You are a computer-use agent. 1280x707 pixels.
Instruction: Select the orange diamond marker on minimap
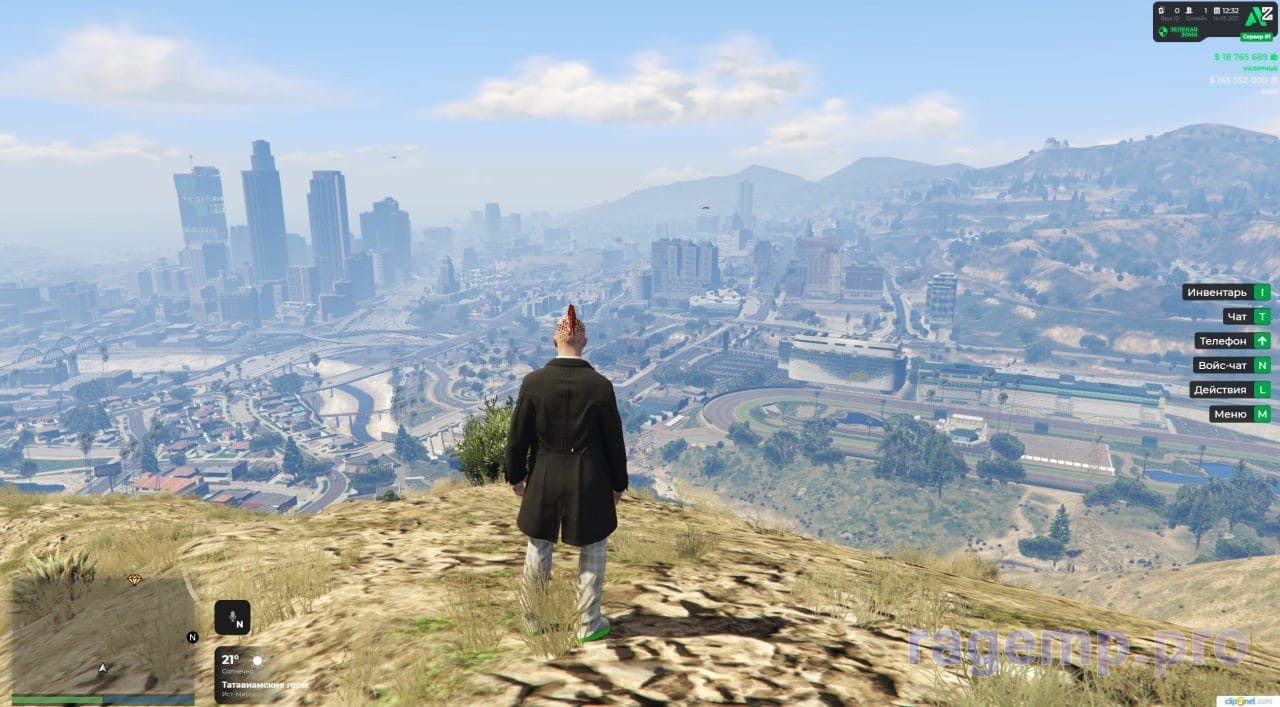pos(135,579)
